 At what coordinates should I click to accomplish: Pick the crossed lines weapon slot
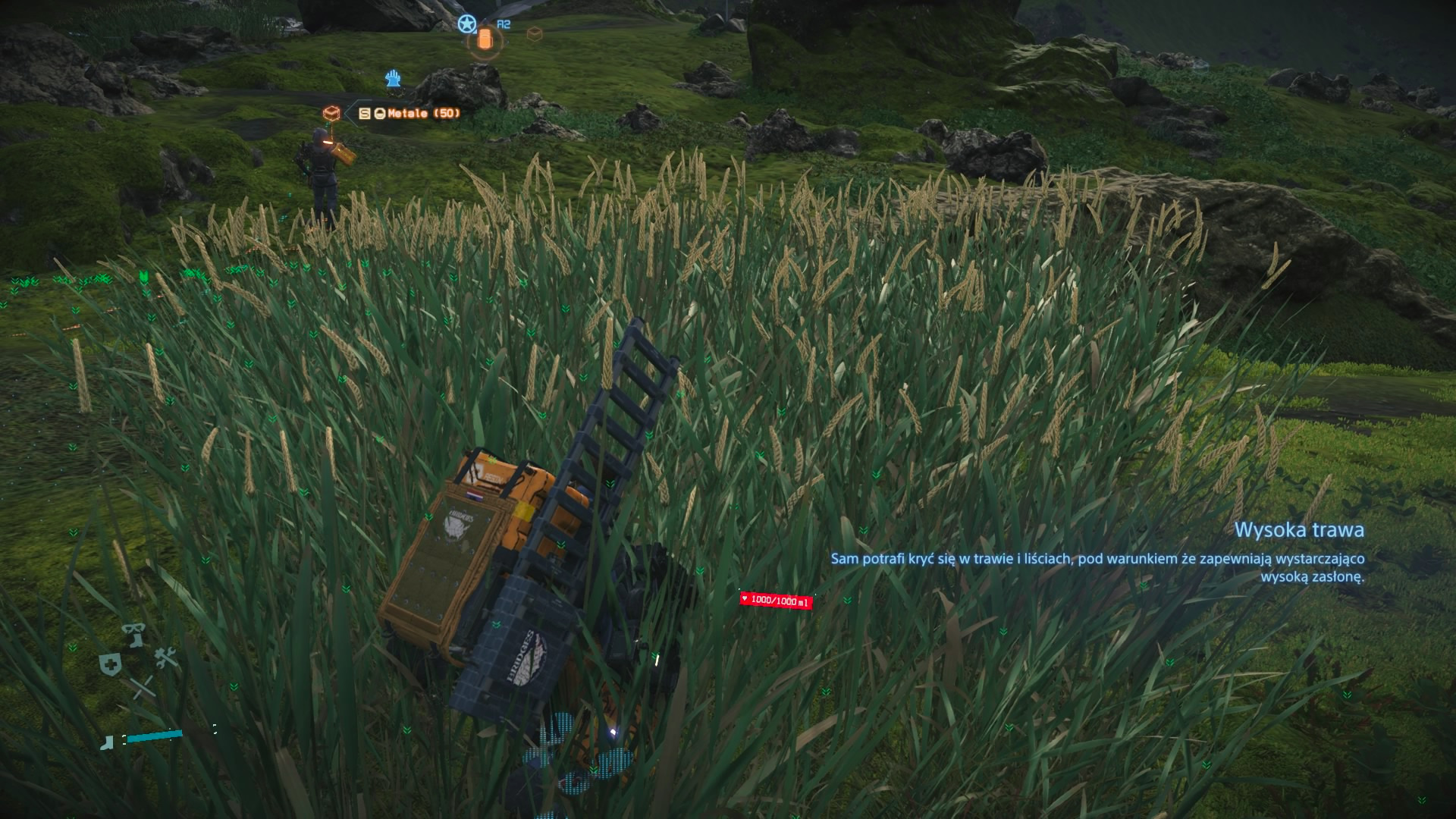(x=142, y=689)
